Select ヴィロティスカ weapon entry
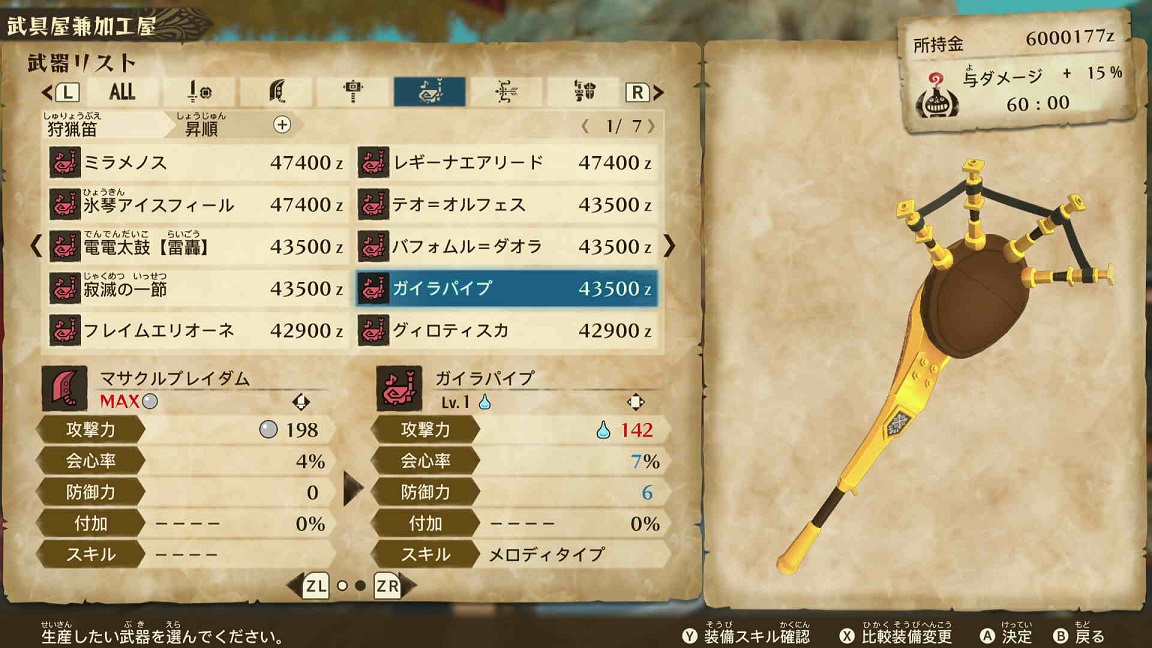This screenshot has width=1152, height=648. click(x=506, y=331)
